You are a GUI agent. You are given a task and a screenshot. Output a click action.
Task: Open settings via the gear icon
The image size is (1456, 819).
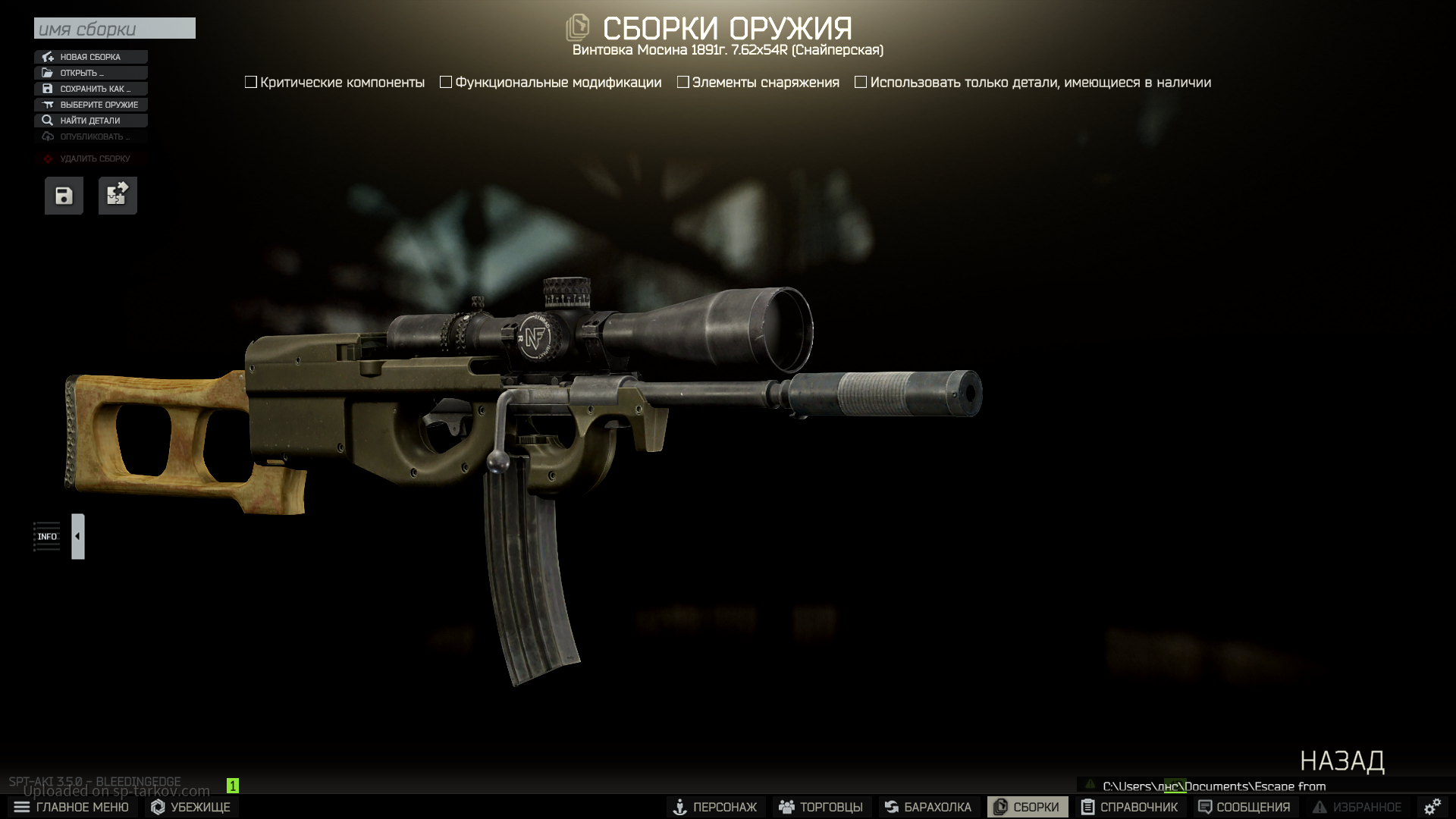click(1432, 807)
